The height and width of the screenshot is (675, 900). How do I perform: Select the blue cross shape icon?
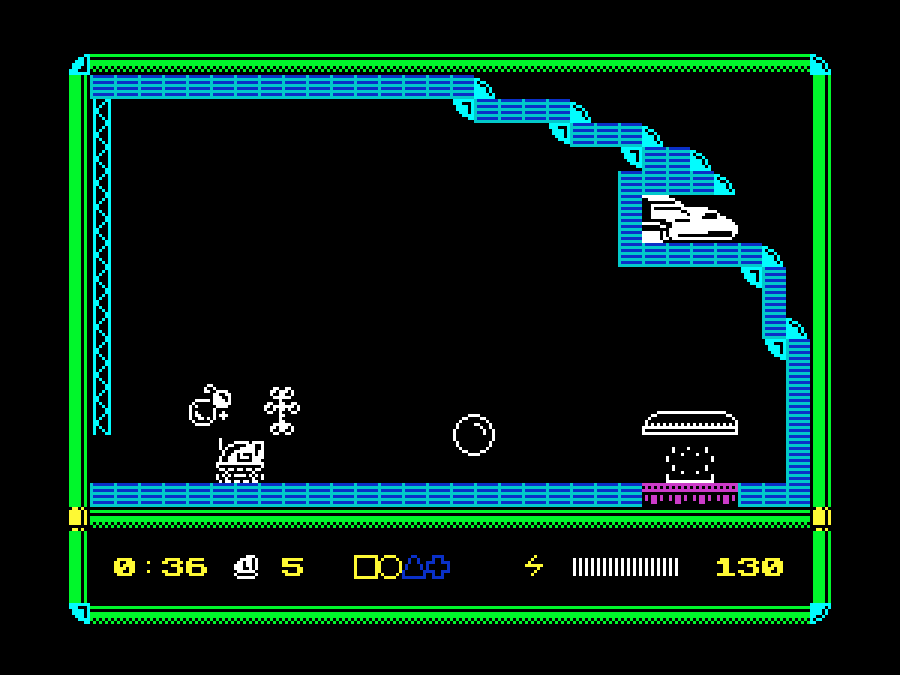(x=438, y=567)
